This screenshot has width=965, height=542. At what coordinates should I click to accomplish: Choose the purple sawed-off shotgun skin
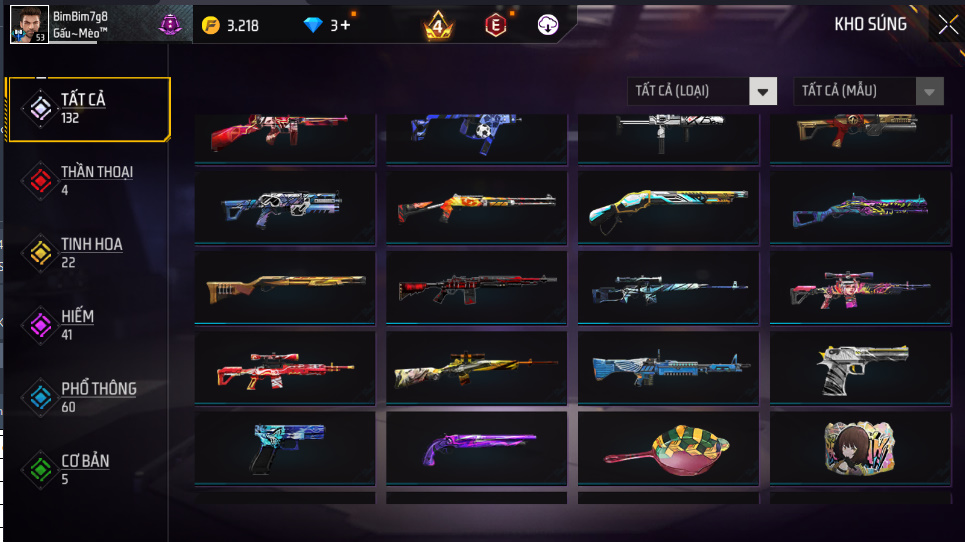476,450
